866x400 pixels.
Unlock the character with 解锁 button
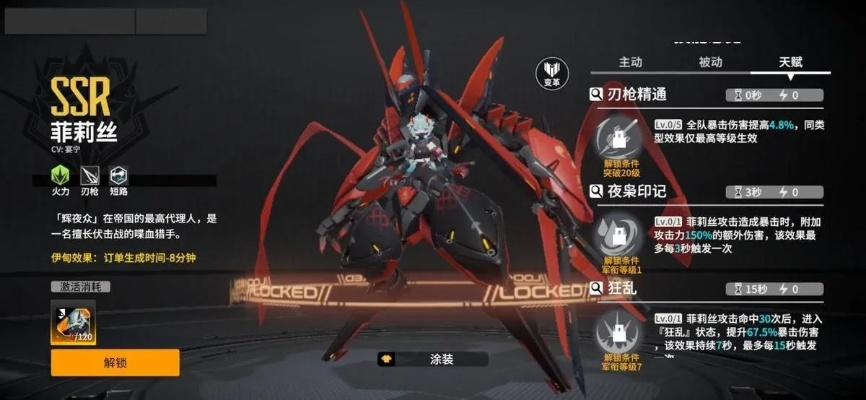[x=115, y=362]
